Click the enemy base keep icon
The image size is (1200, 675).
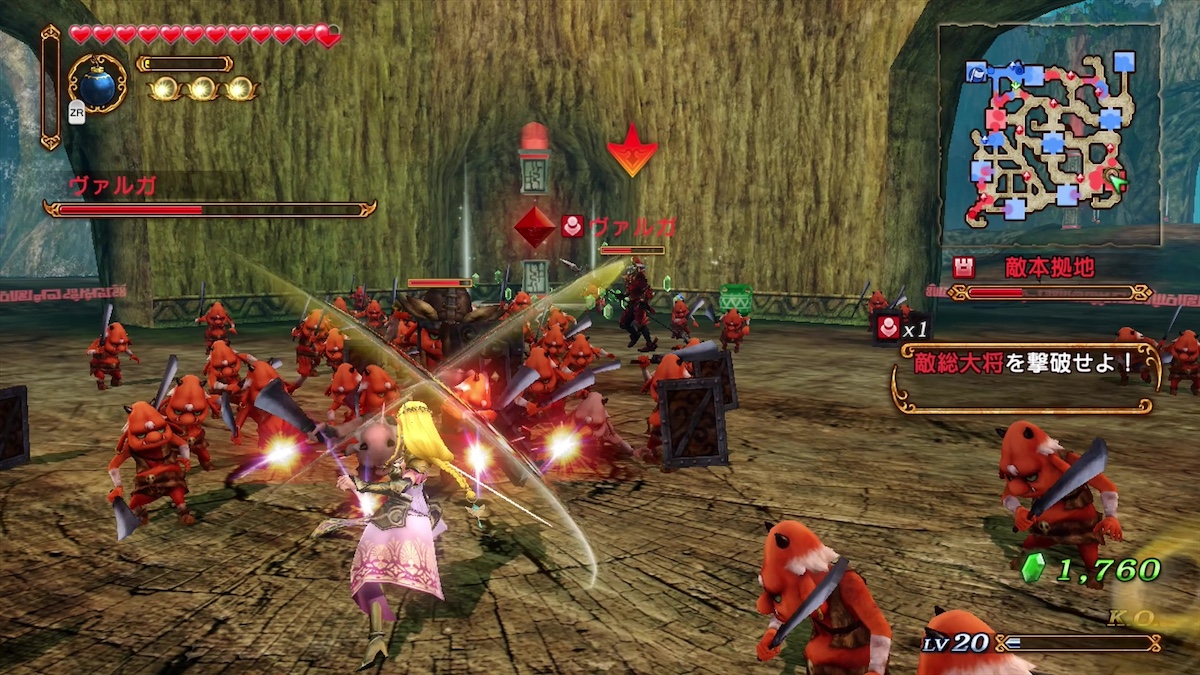pyautogui.click(x=964, y=267)
